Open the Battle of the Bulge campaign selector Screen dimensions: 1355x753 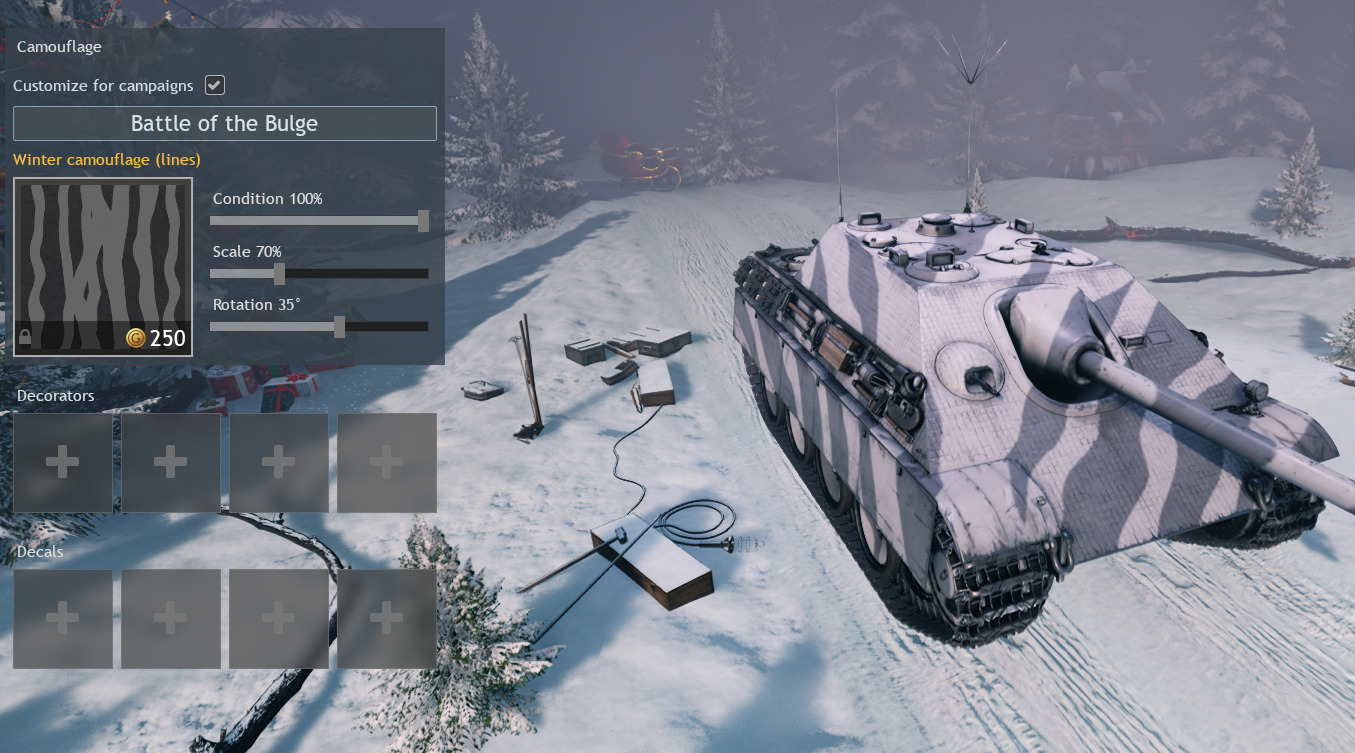pyautogui.click(x=224, y=124)
